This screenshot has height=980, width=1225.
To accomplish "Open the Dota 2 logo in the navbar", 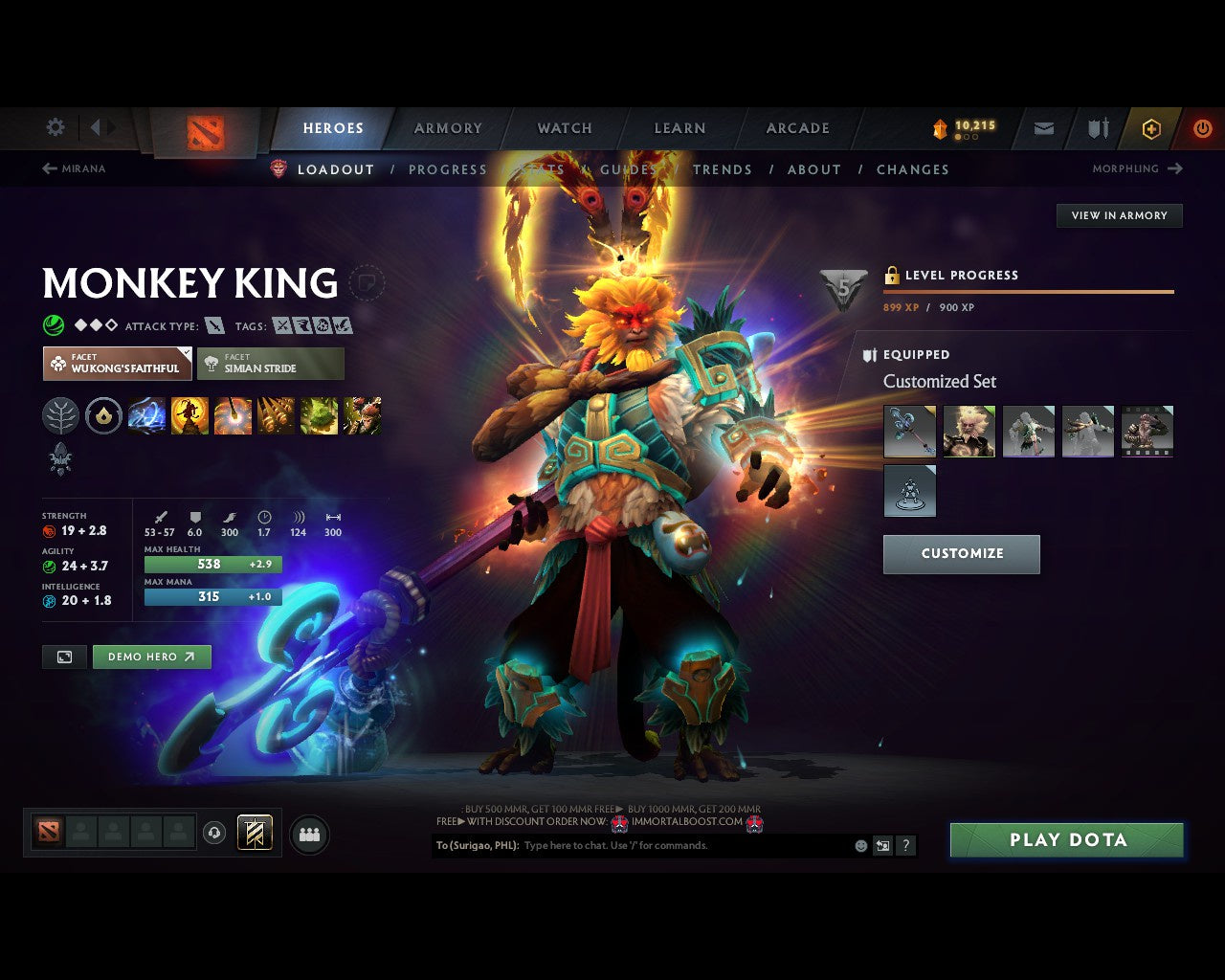I will point(203,128).
